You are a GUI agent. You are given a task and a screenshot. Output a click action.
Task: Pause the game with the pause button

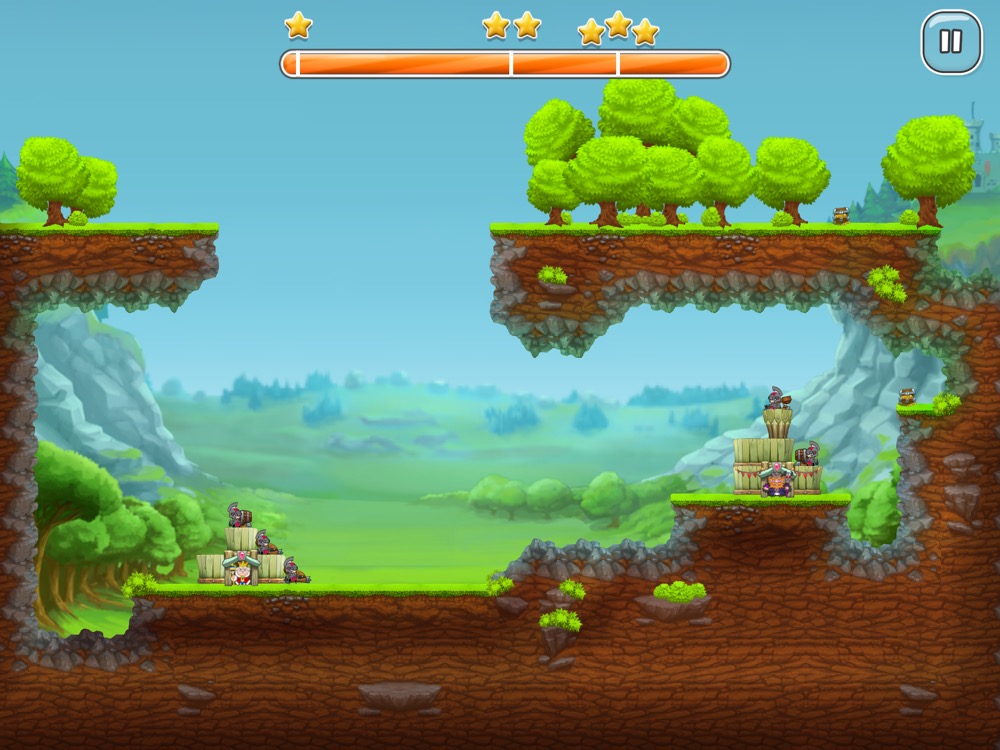tap(951, 42)
